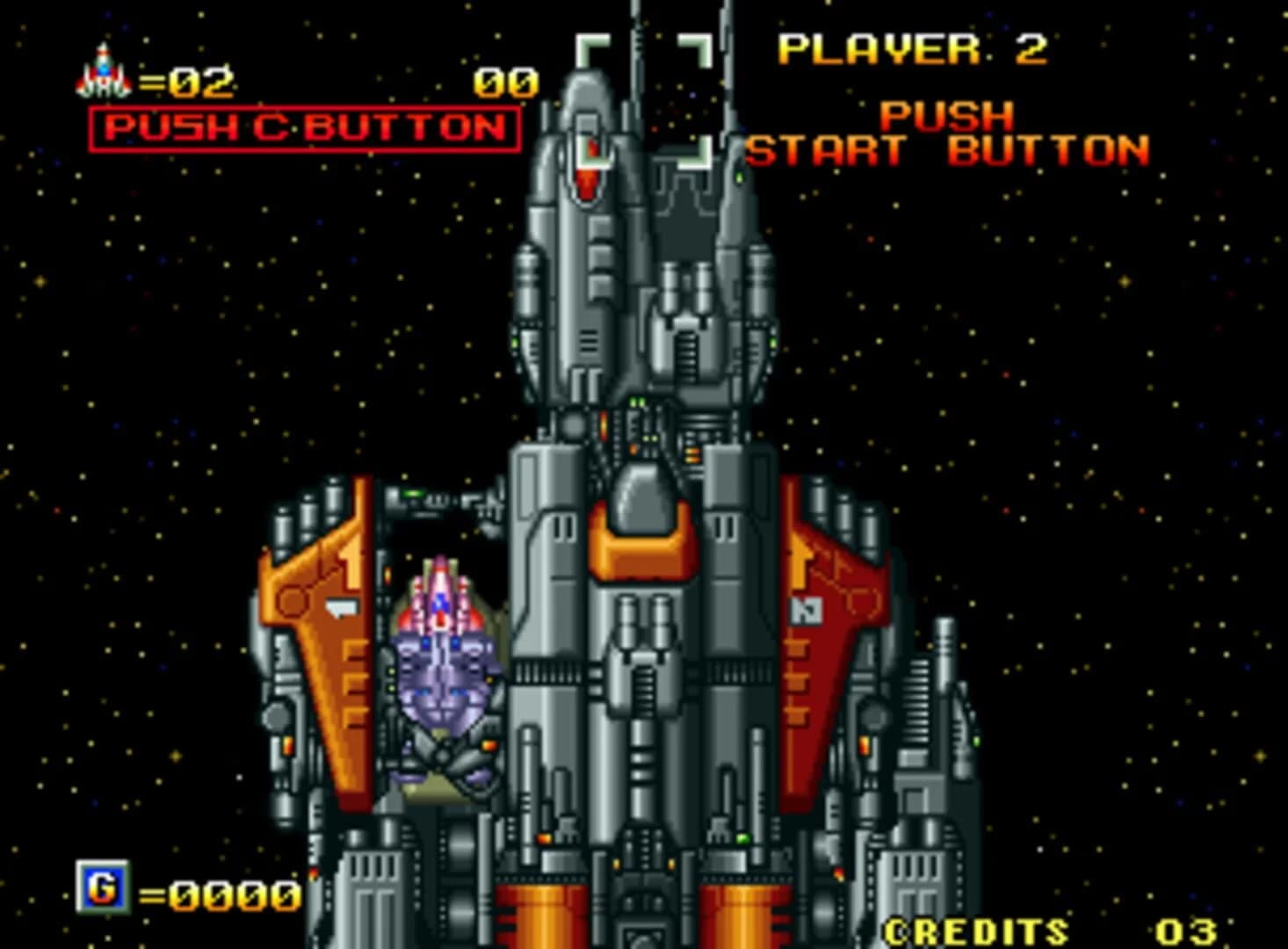Image resolution: width=1288 pixels, height=949 pixels.
Task: Expand the lives counter reading =02
Action: pos(189,82)
